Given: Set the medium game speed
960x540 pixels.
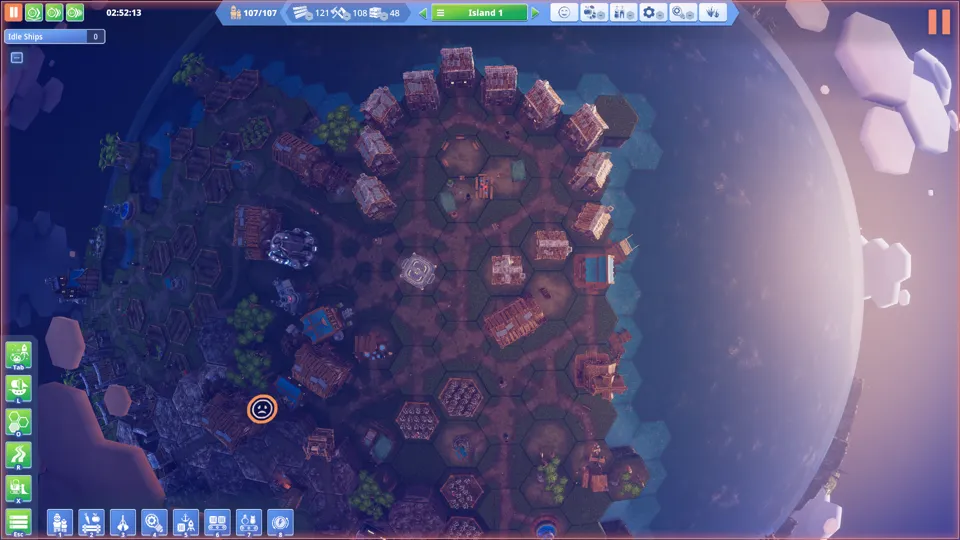Looking at the screenshot, I should 53,13.
